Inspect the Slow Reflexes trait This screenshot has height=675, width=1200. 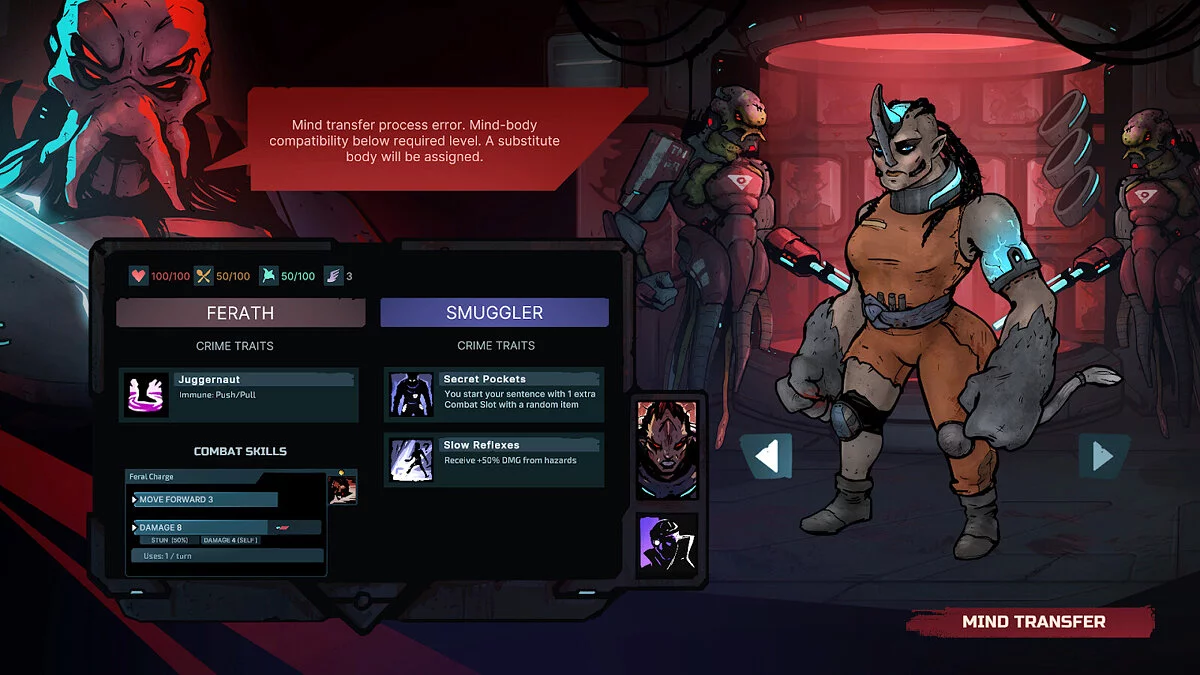pos(494,459)
